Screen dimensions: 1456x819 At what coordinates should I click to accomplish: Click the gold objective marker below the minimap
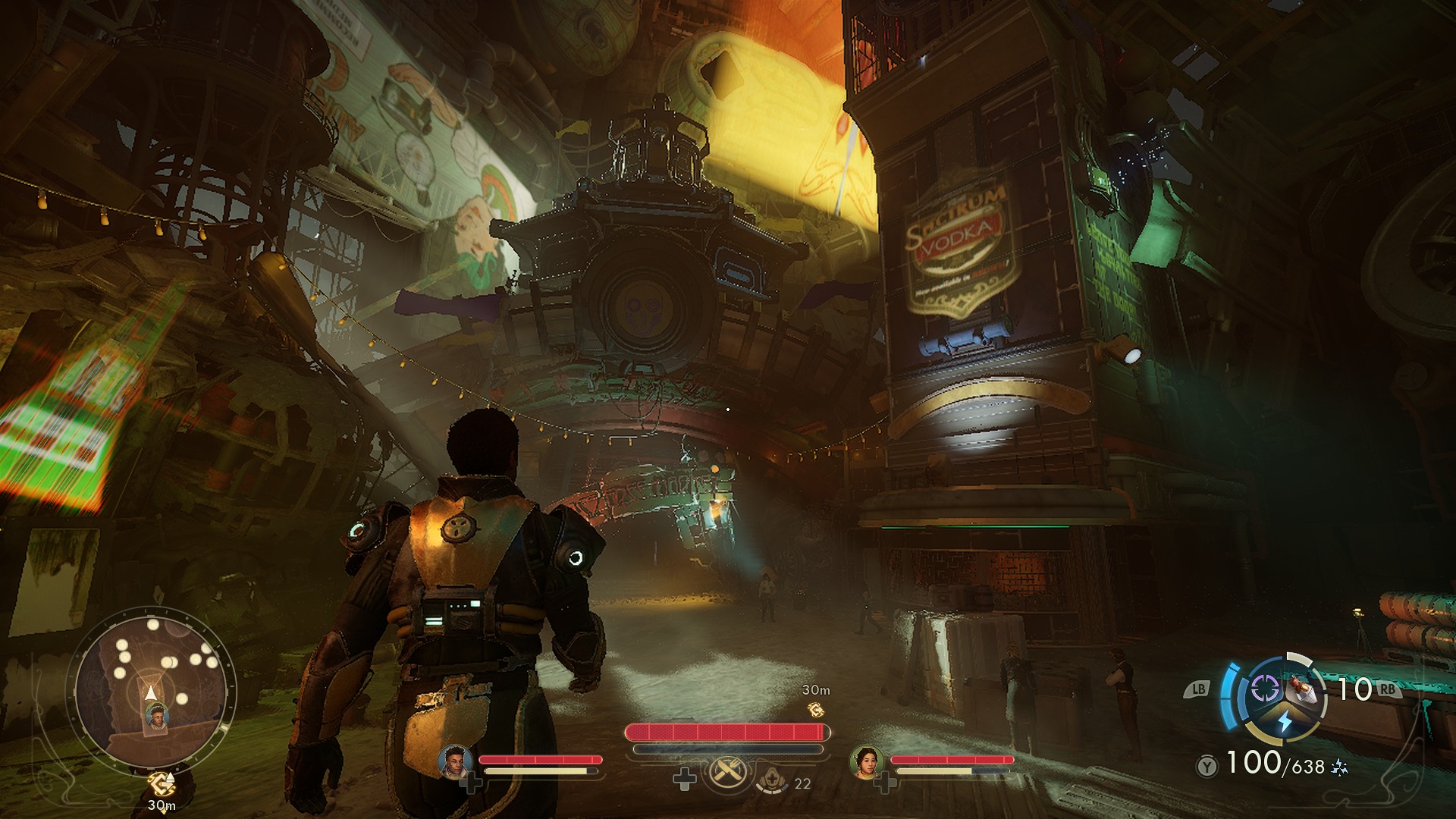(161, 783)
